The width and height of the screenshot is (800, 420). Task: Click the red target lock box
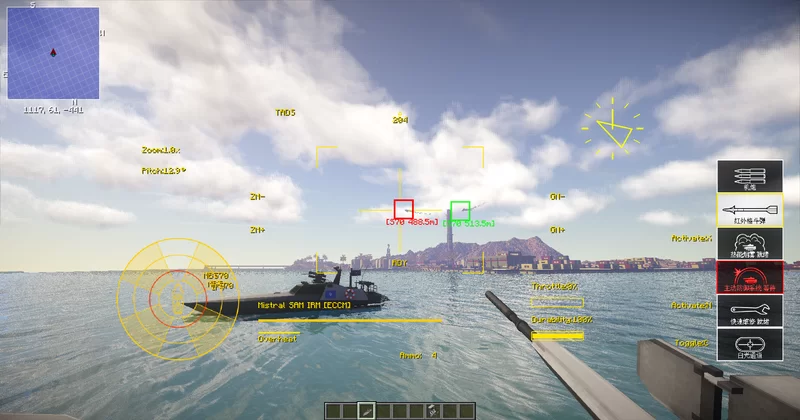click(403, 209)
